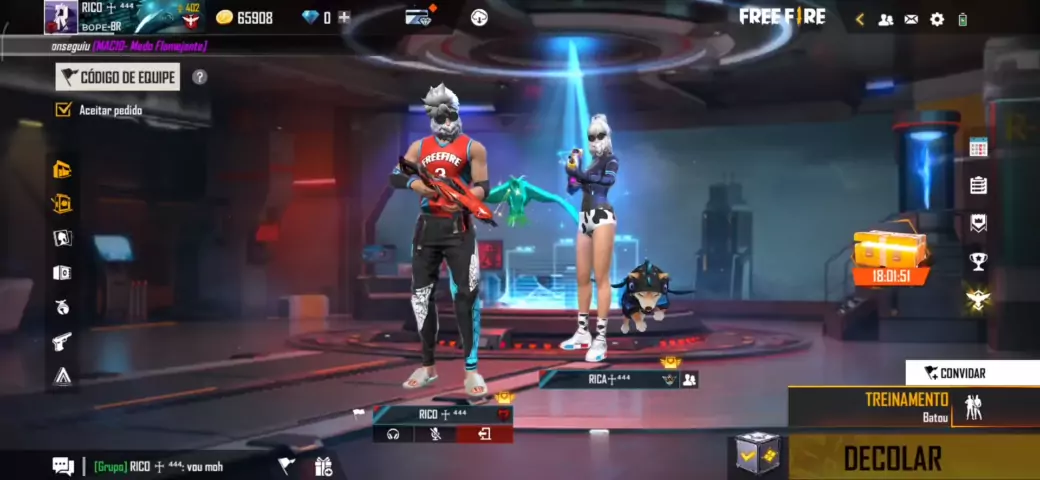Open the question mark help button
This screenshot has width=1040, height=480.
(x=200, y=77)
